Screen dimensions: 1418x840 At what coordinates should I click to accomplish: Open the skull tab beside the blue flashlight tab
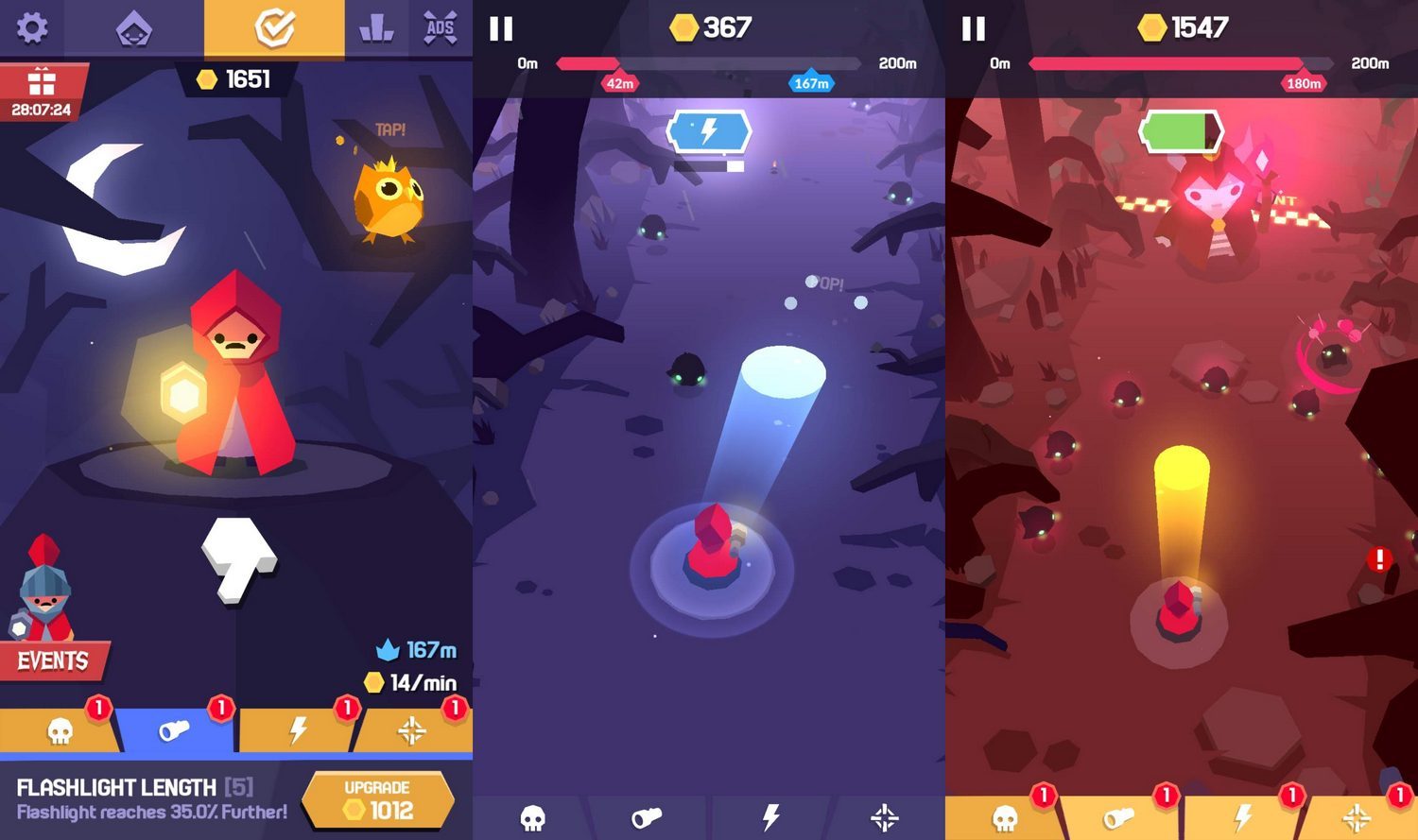coord(60,730)
